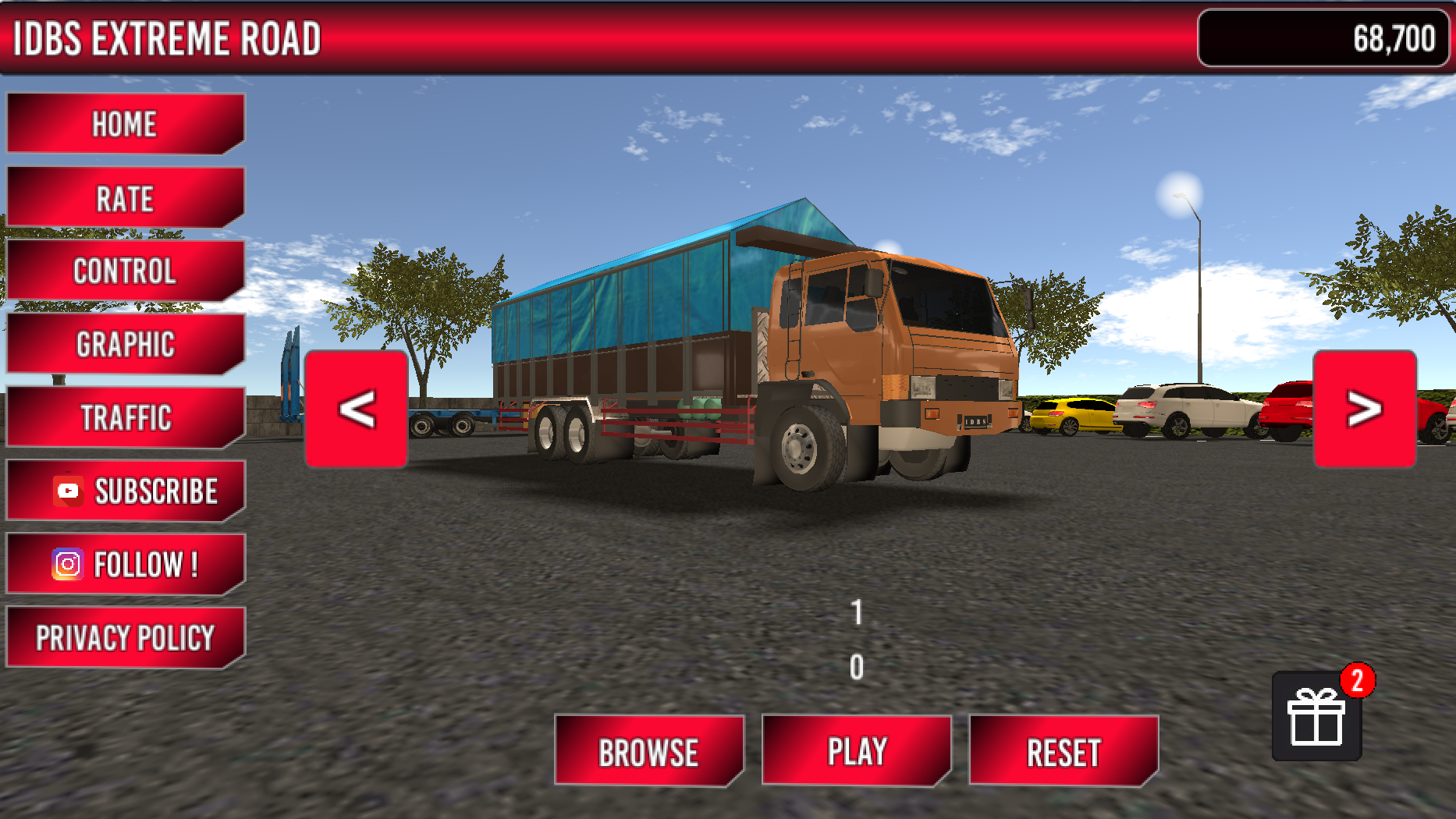1456x819 pixels.
Task: Open the Instagram Follow page
Action: tap(125, 563)
